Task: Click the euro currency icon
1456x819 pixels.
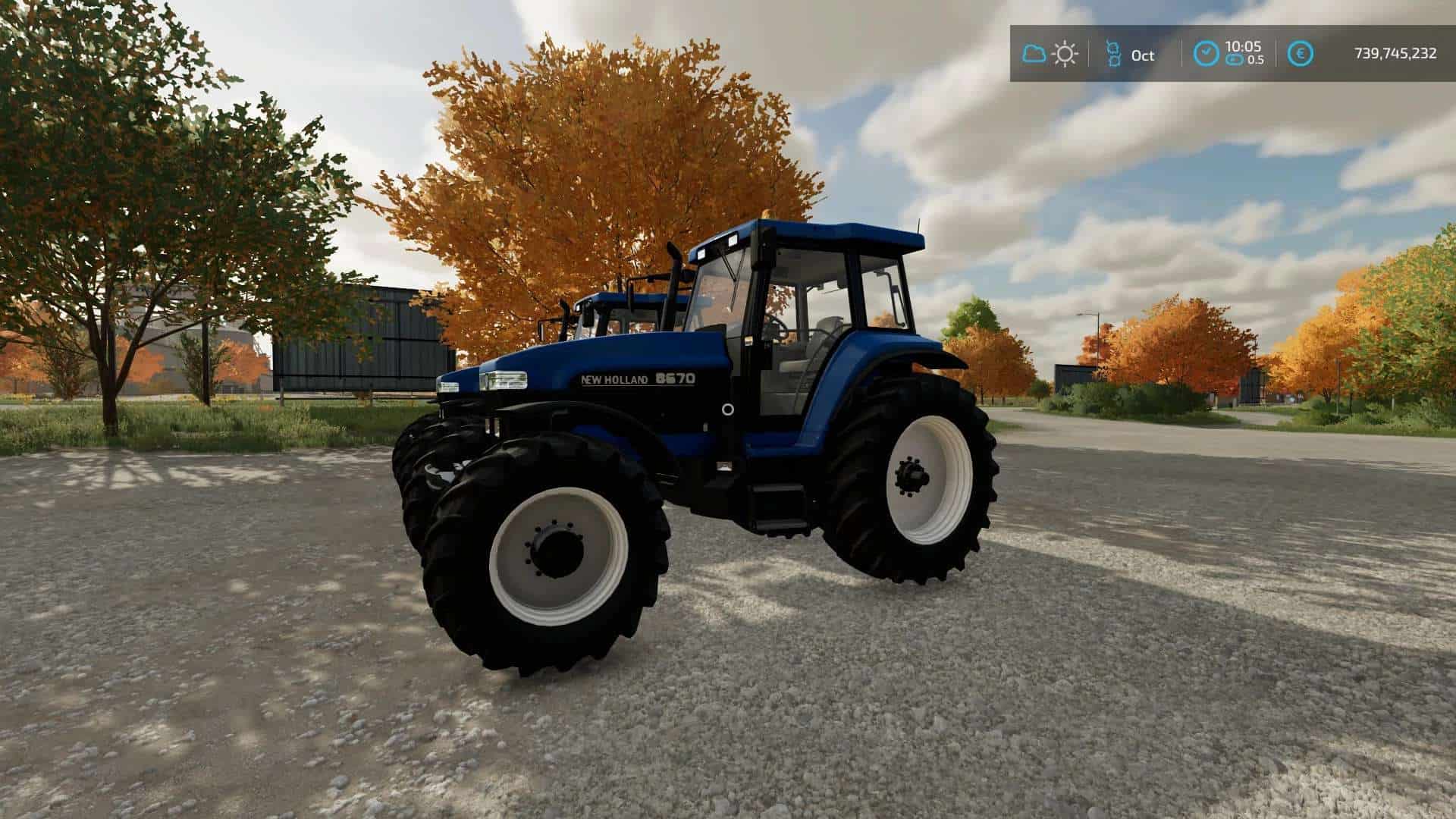Action: point(1301,52)
